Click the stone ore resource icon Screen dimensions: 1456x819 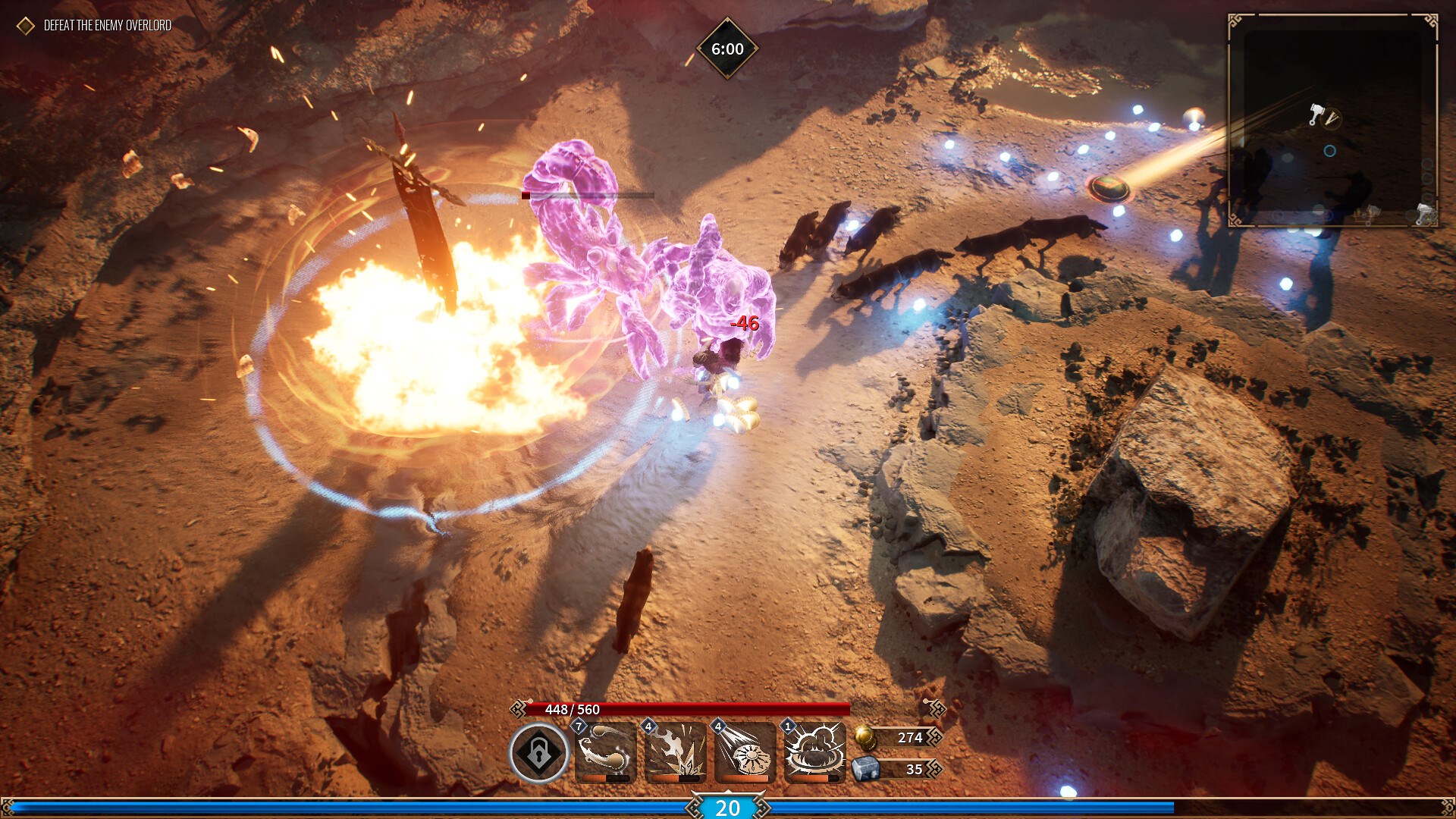tap(865, 769)
